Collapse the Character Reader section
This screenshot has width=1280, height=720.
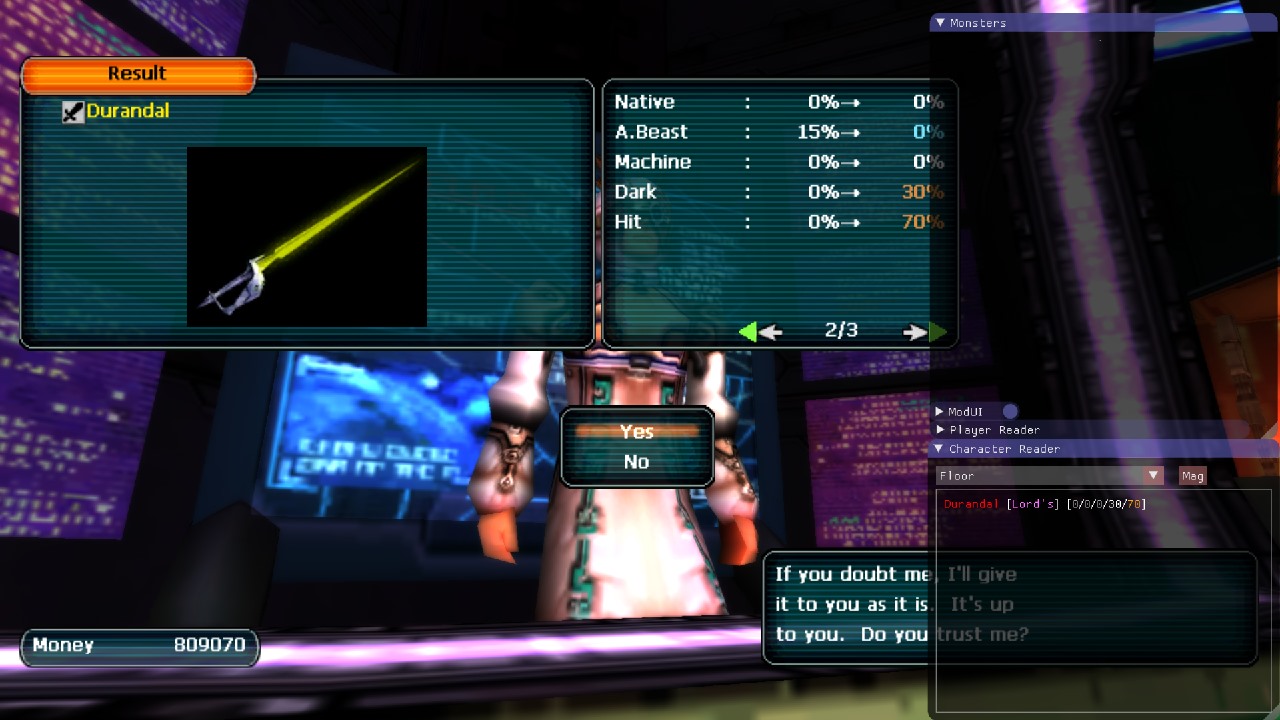tap(939, 449)
